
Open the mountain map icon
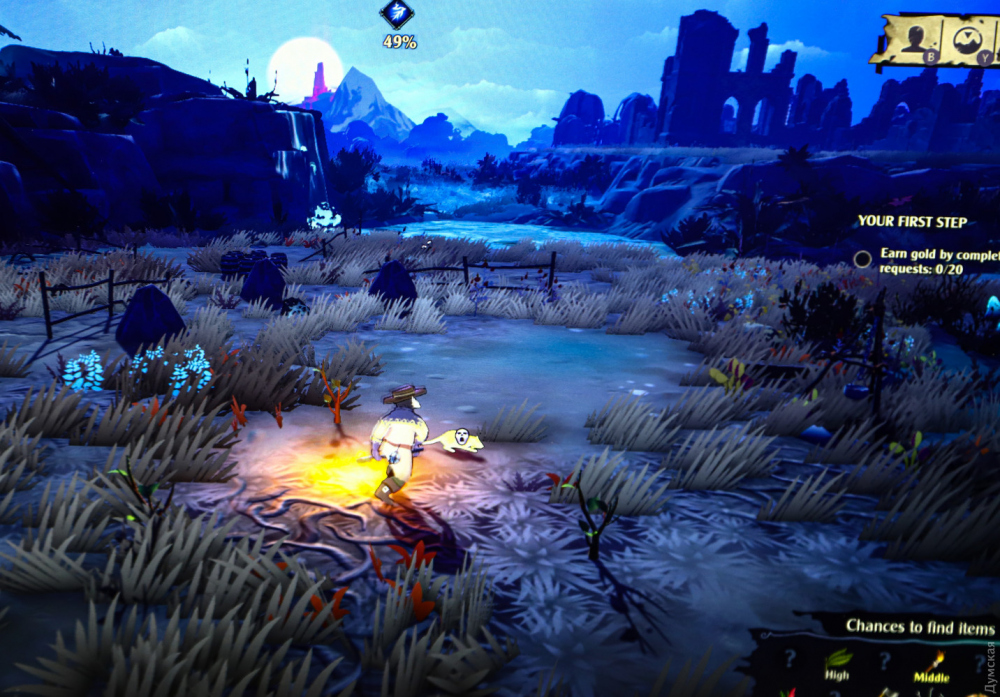click(967, 40)
